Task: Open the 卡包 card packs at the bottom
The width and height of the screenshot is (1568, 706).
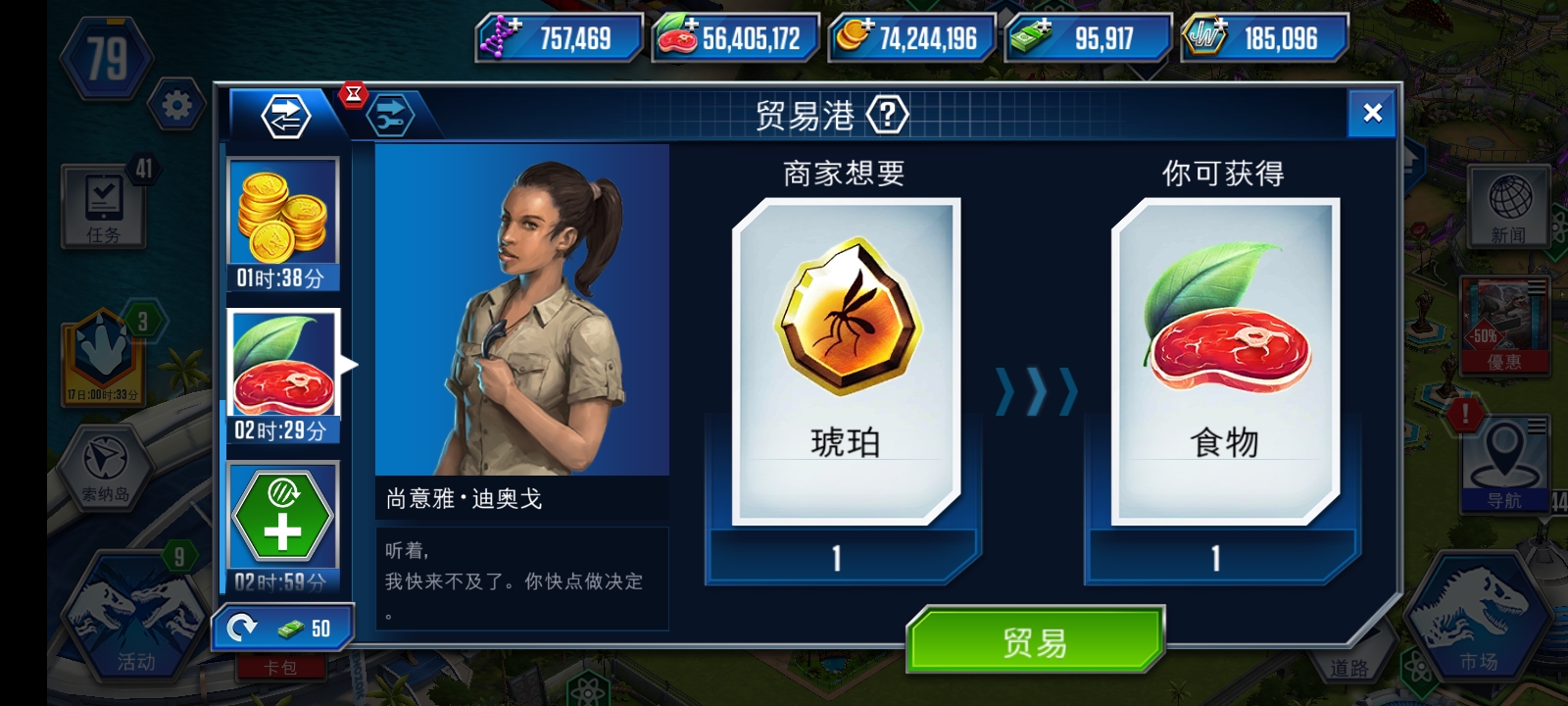Action: (x=282, y=665)
